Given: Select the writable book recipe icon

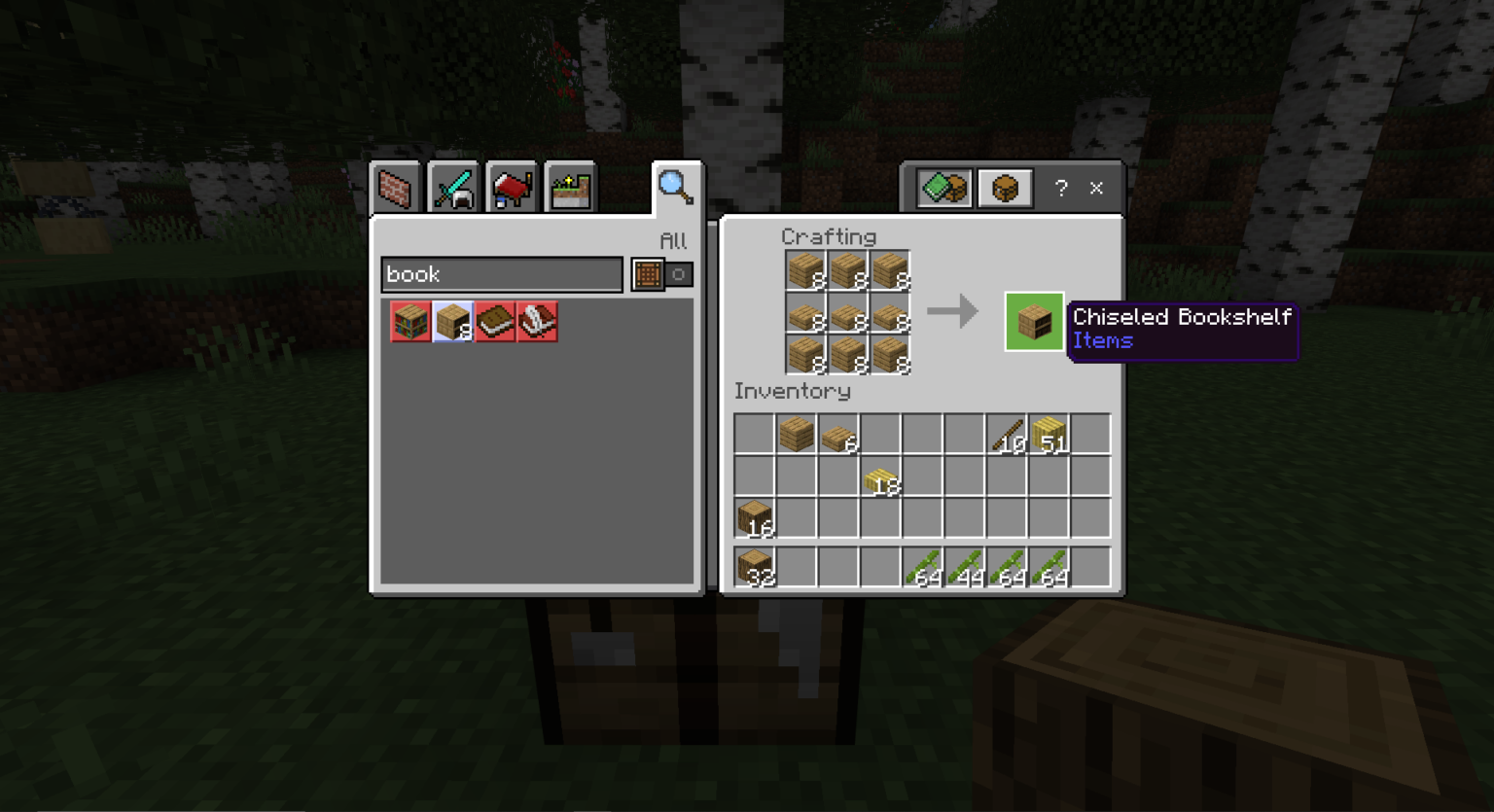Looking at the screenshot, I should pos(536,321).
